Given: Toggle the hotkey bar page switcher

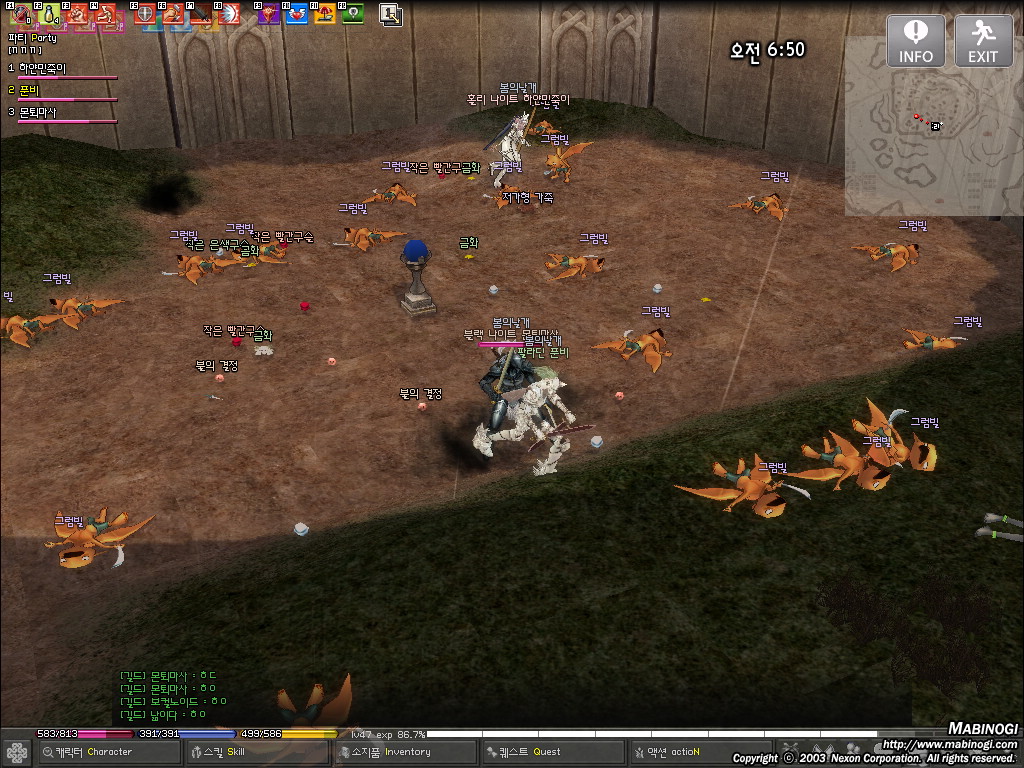Looking at the screenshot, I should point(390,14).
